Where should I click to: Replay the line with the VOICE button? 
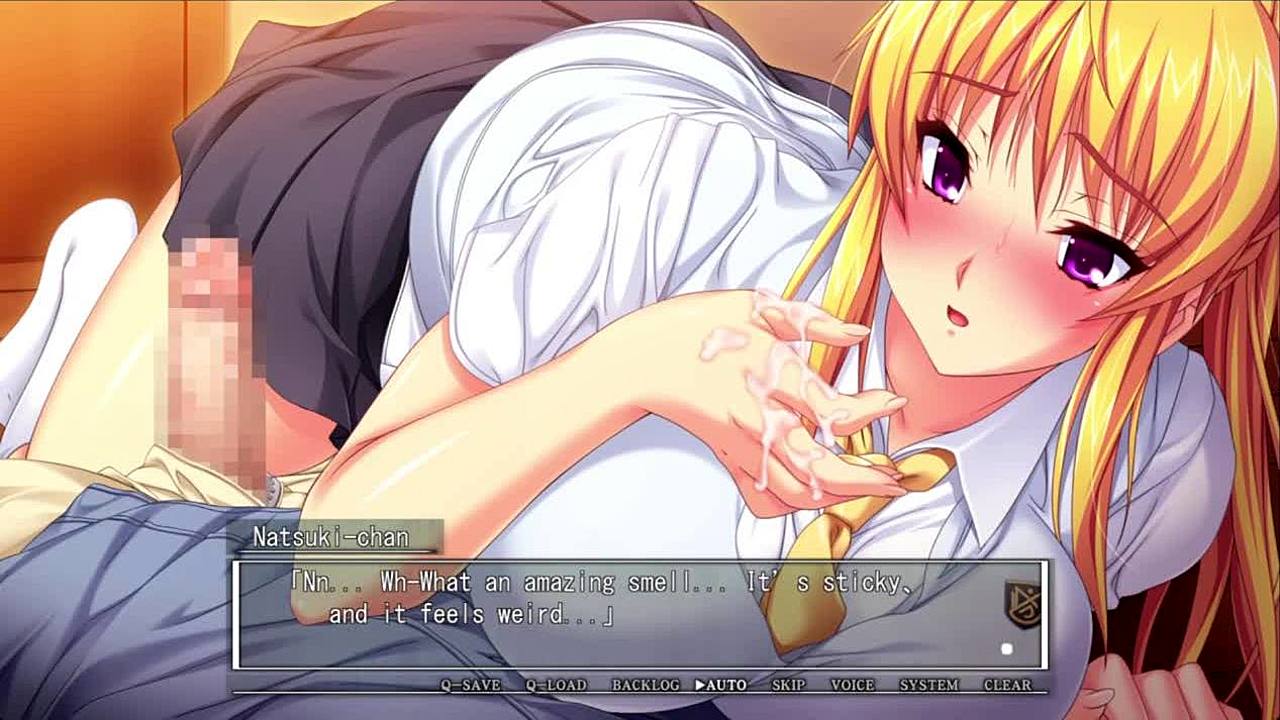(852, 685)
